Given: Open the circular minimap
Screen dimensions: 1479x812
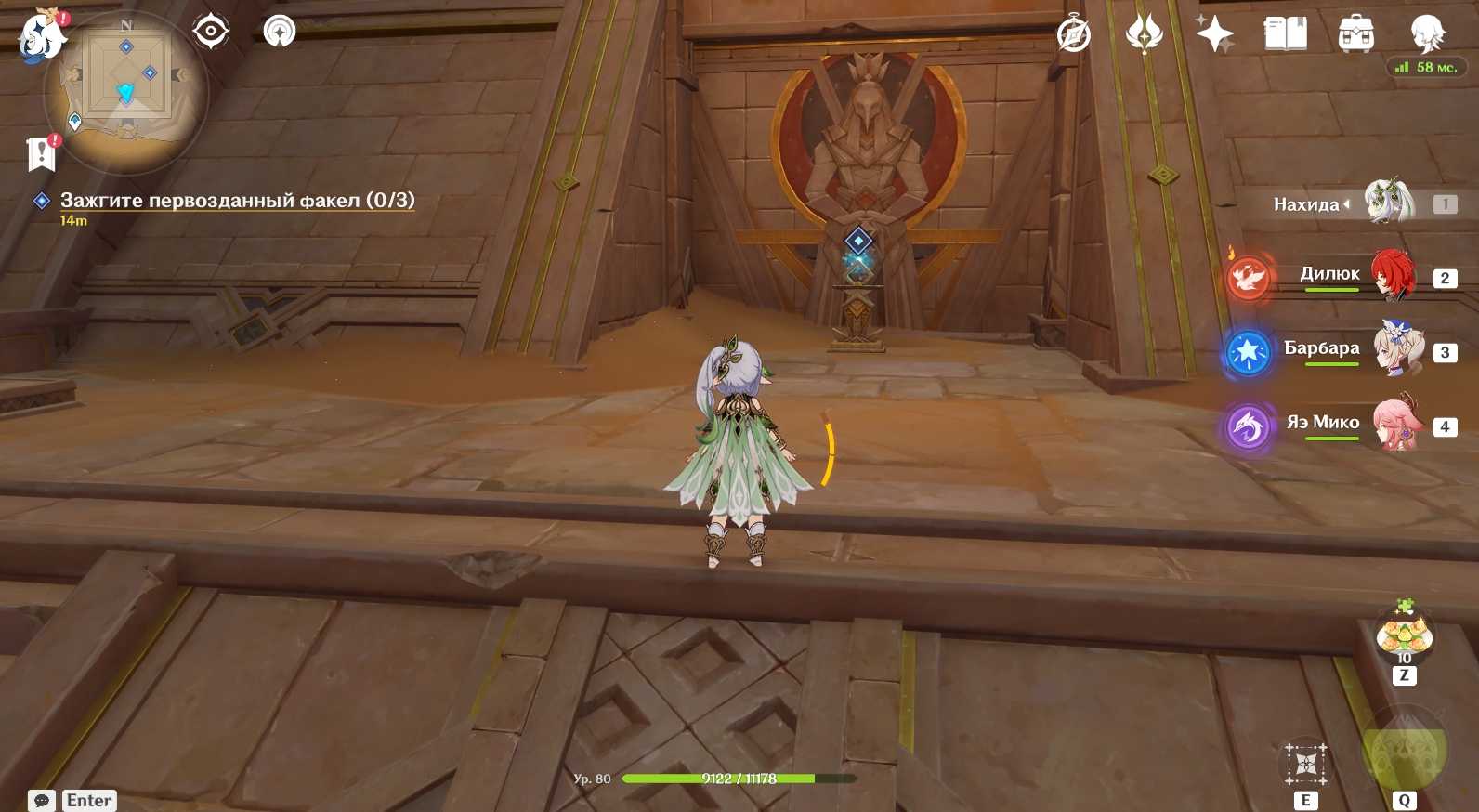Looking at the screenshot, I should (x=126, y=91).
